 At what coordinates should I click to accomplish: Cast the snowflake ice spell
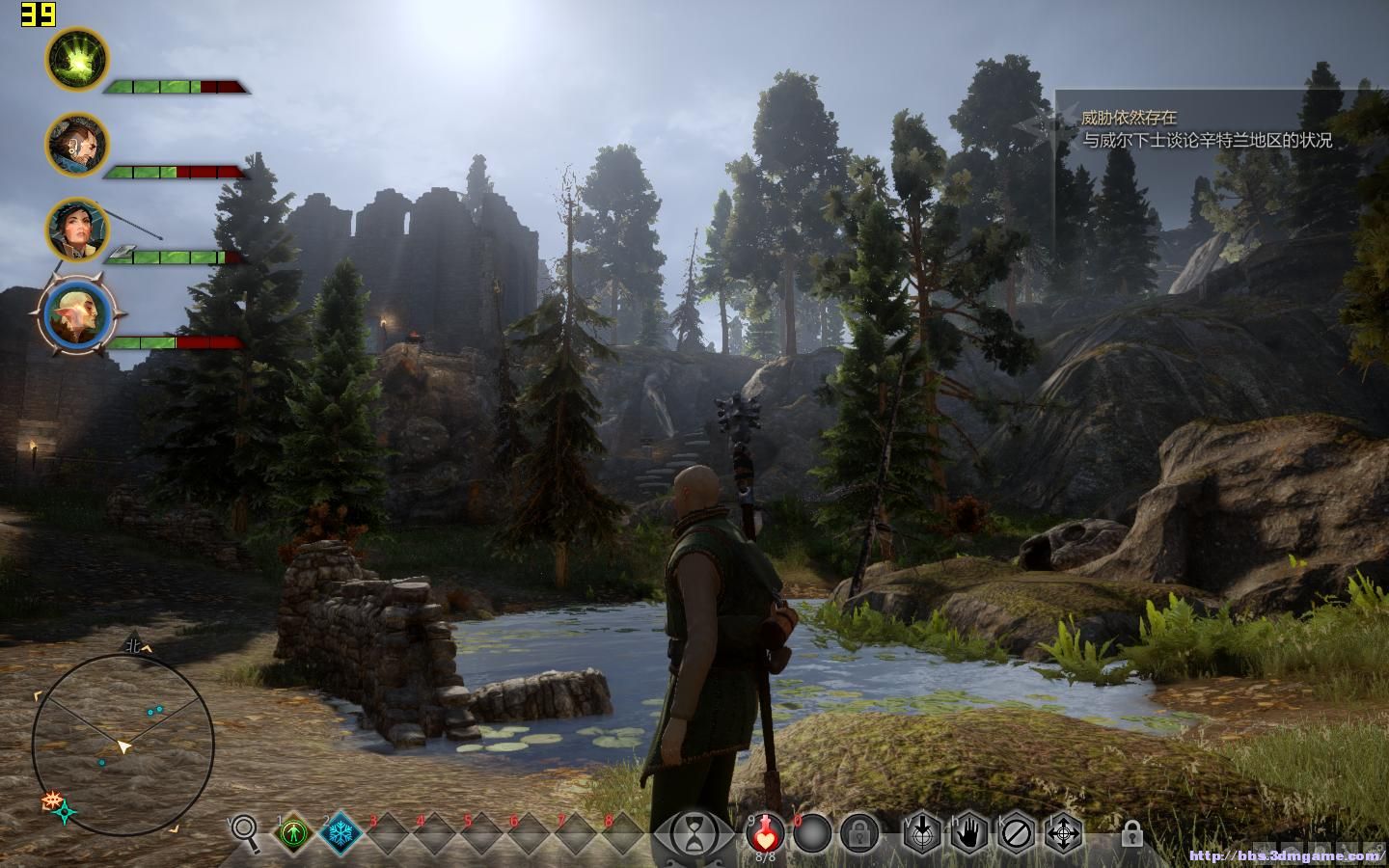click(340, 832)
